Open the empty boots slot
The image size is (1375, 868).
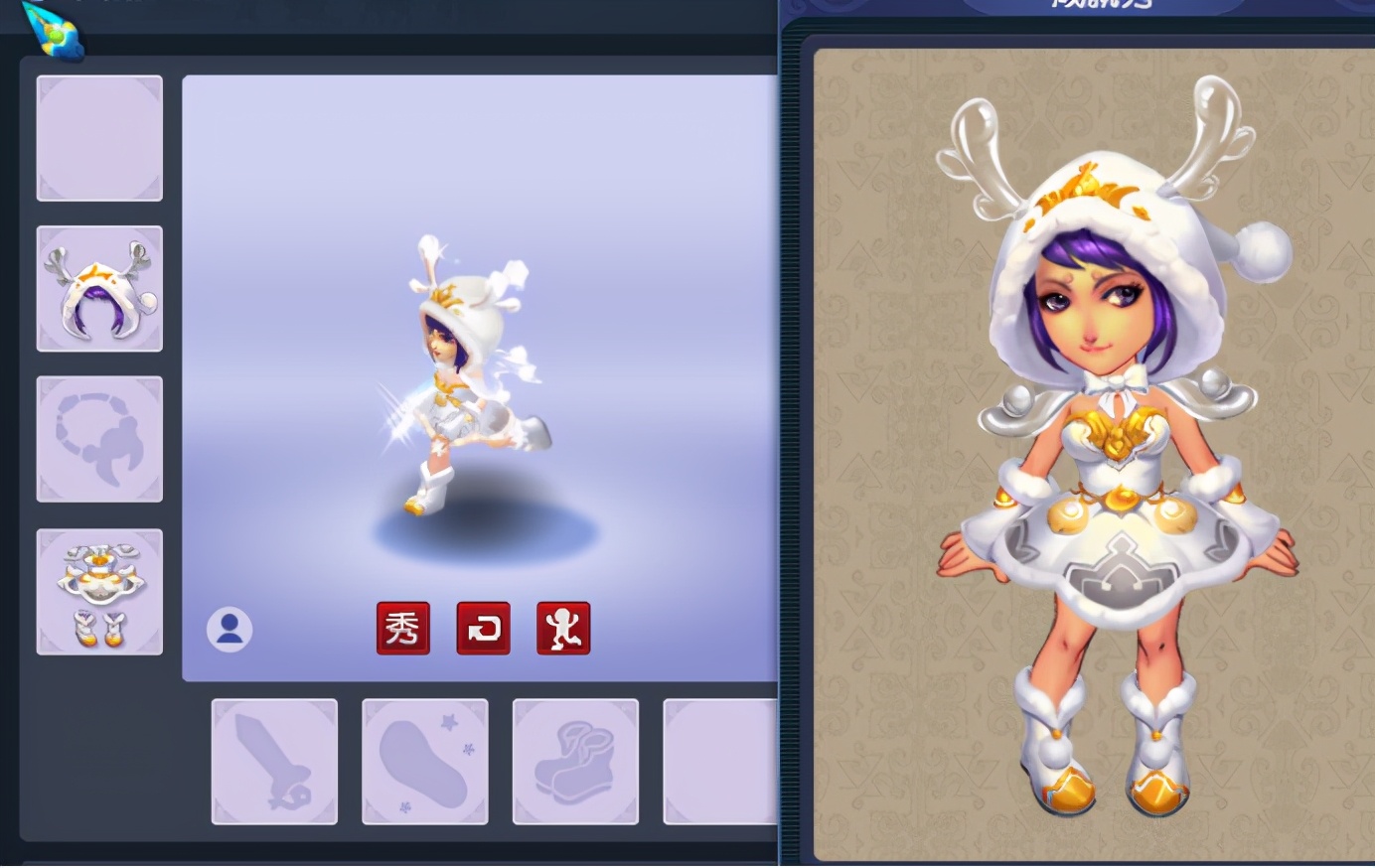point(575,762)
